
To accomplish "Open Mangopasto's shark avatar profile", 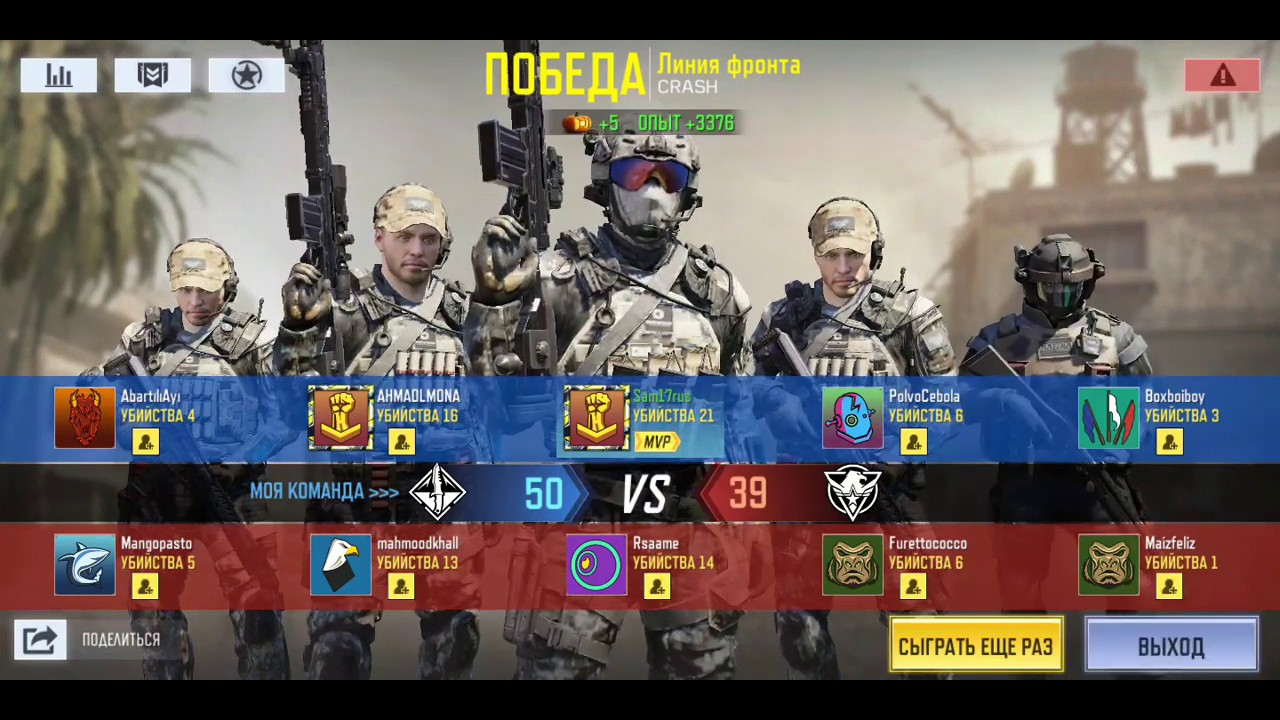I will 85,565.
